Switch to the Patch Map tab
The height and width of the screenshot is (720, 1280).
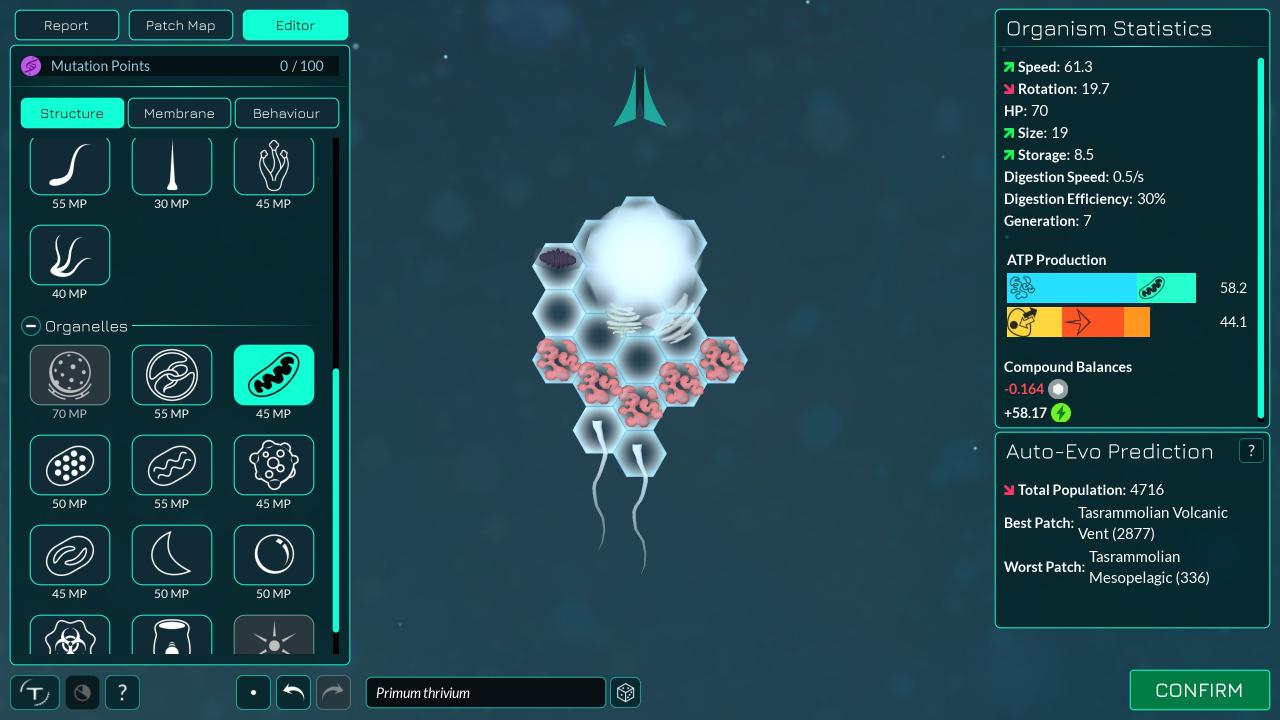tap(180, 25)
